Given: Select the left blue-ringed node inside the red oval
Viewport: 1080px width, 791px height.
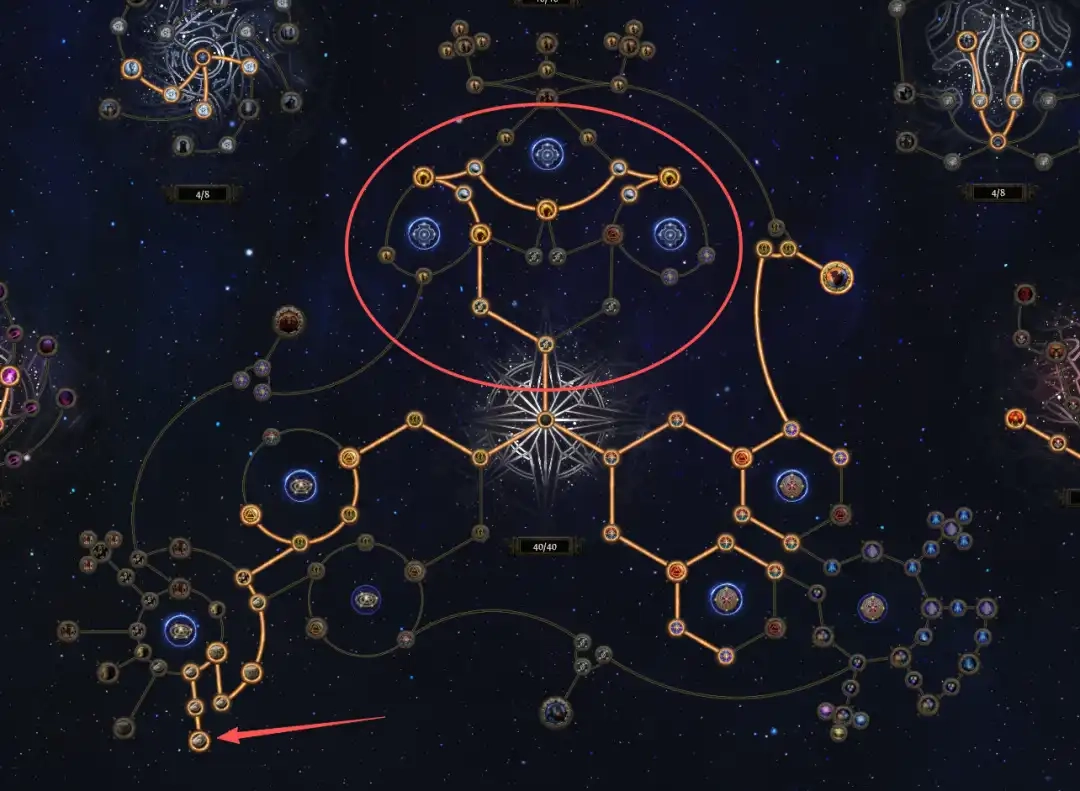Looking at the screenshot, I should [x=424, y=235].
